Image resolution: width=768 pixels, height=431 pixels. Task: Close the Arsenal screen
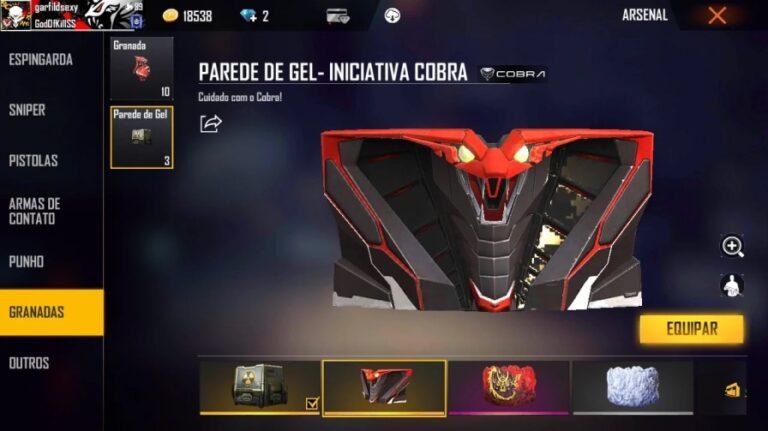[717, 16]
